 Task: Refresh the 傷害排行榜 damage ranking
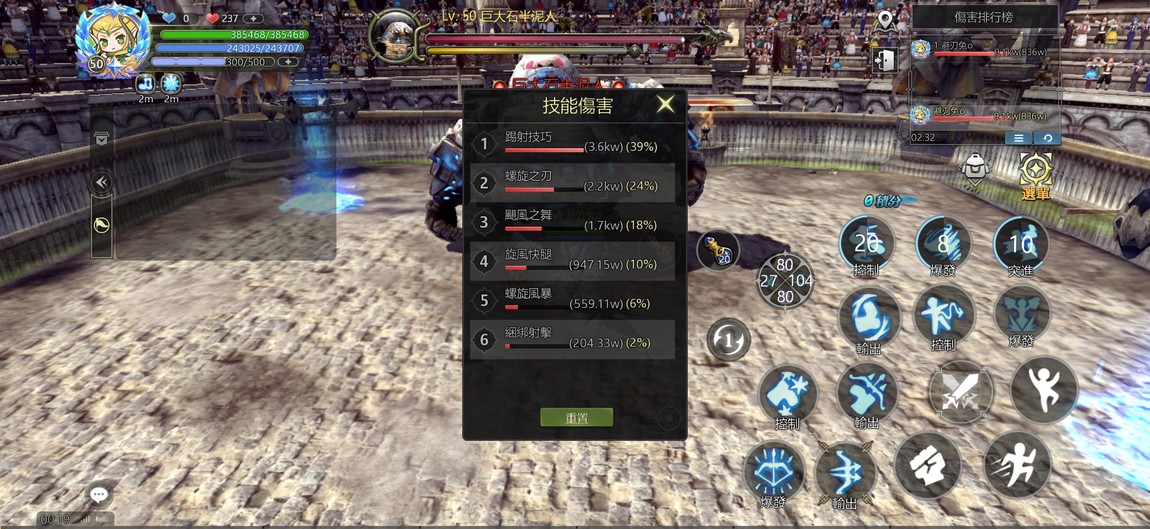(x=1047, y=138)
